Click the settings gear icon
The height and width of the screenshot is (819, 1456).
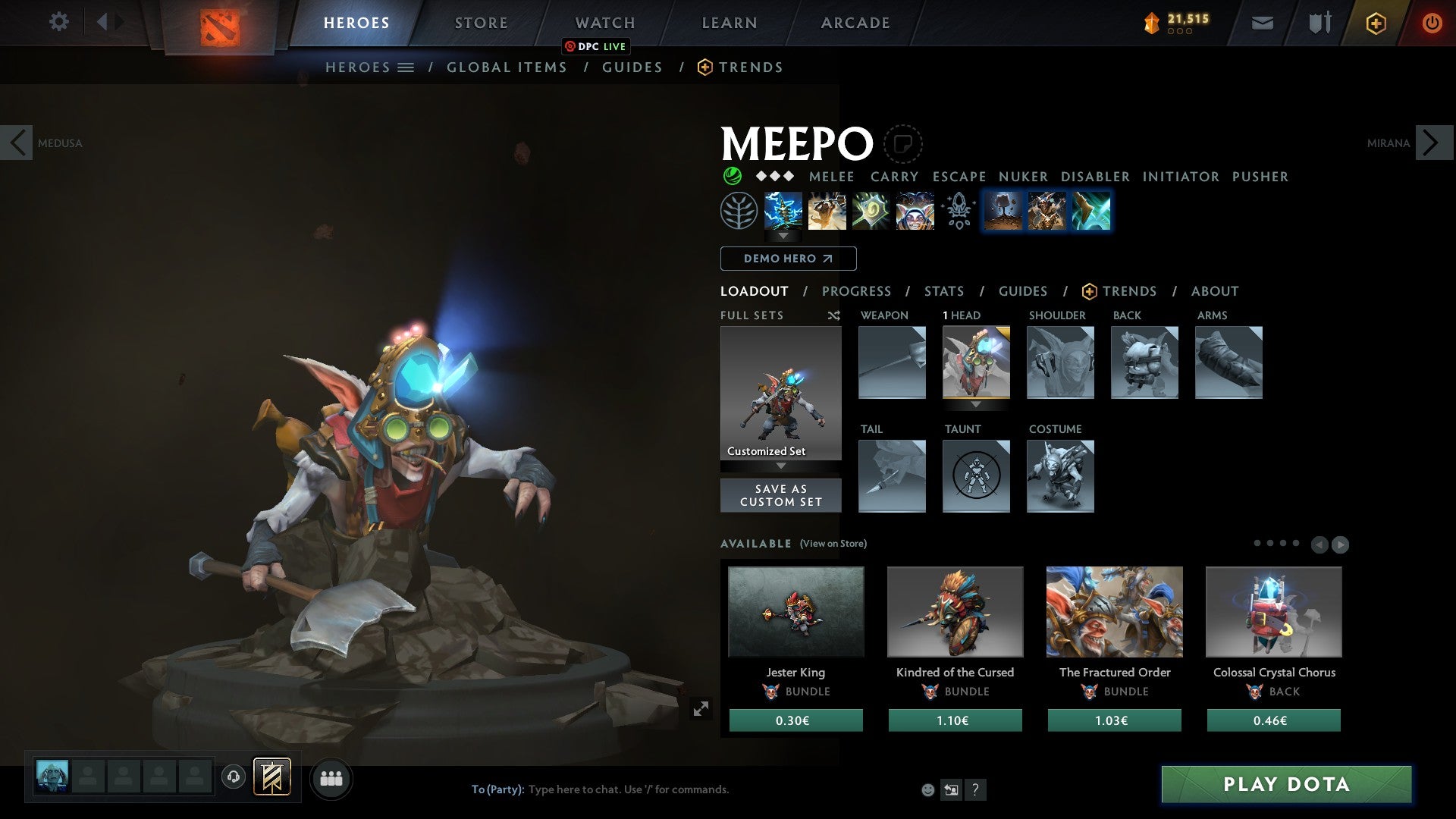click(x=58, y=22)
